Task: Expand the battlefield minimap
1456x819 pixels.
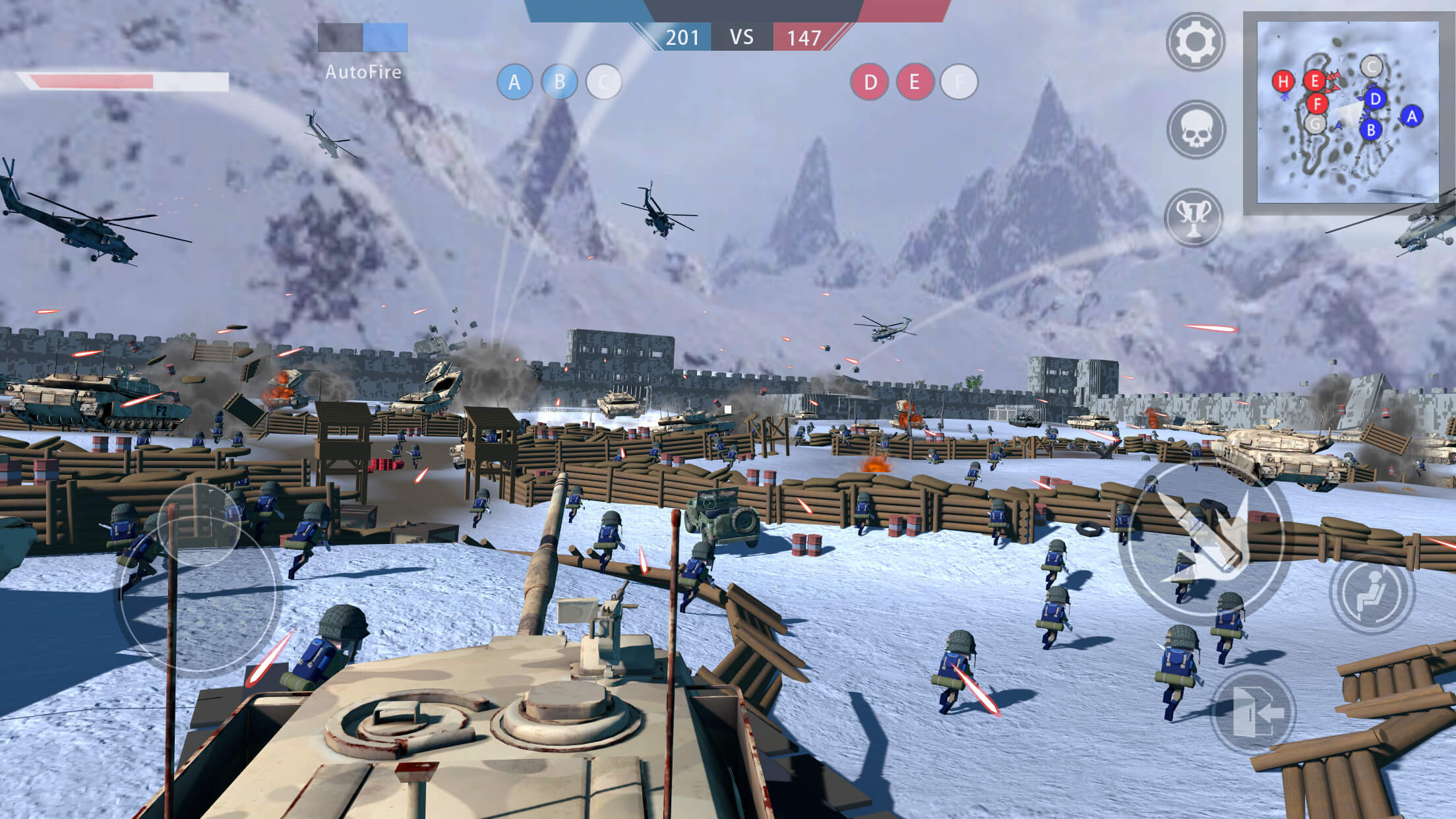Action: pyautogui.click(x=1347, y=112)
